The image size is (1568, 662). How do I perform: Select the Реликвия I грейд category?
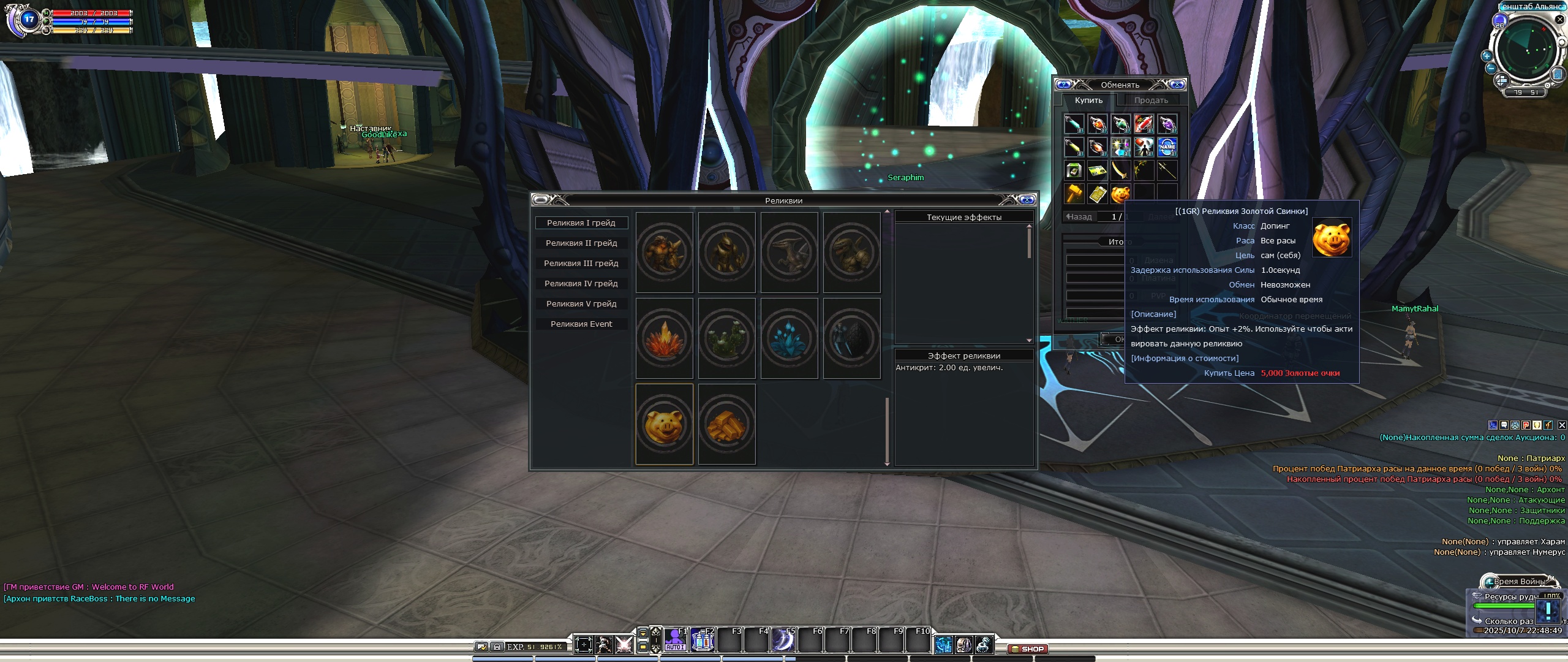point(581,223)
